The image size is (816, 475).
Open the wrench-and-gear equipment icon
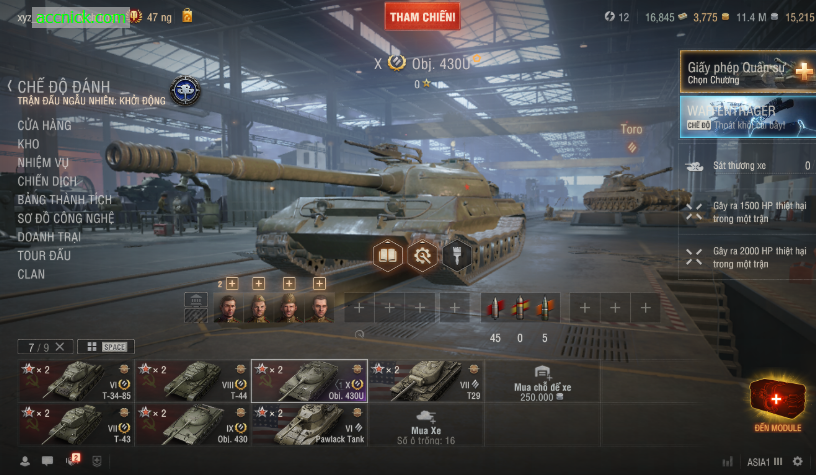(421, 255)
